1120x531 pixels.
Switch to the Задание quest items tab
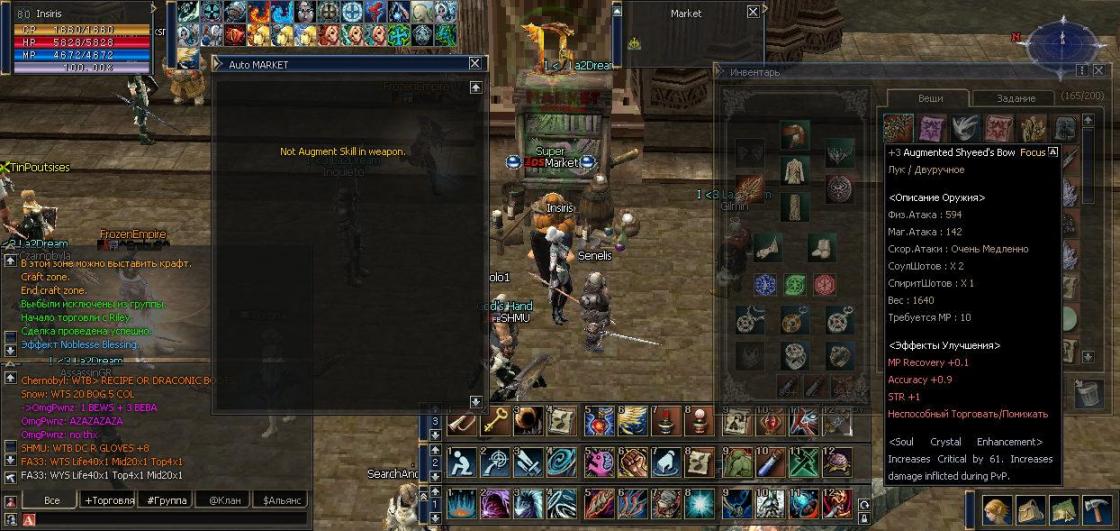[1016, 98]
